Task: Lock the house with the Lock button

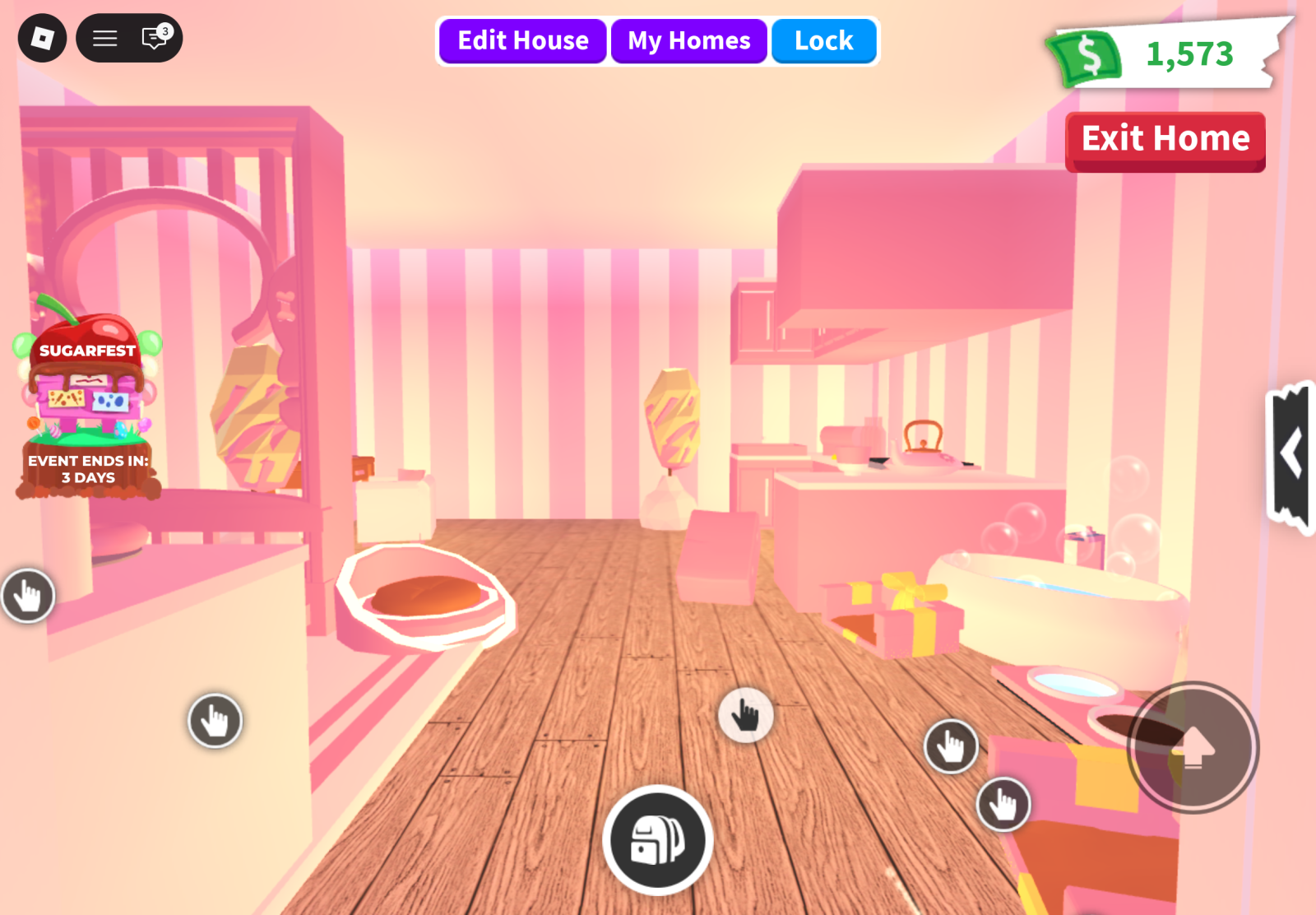Action: (823, 41)
